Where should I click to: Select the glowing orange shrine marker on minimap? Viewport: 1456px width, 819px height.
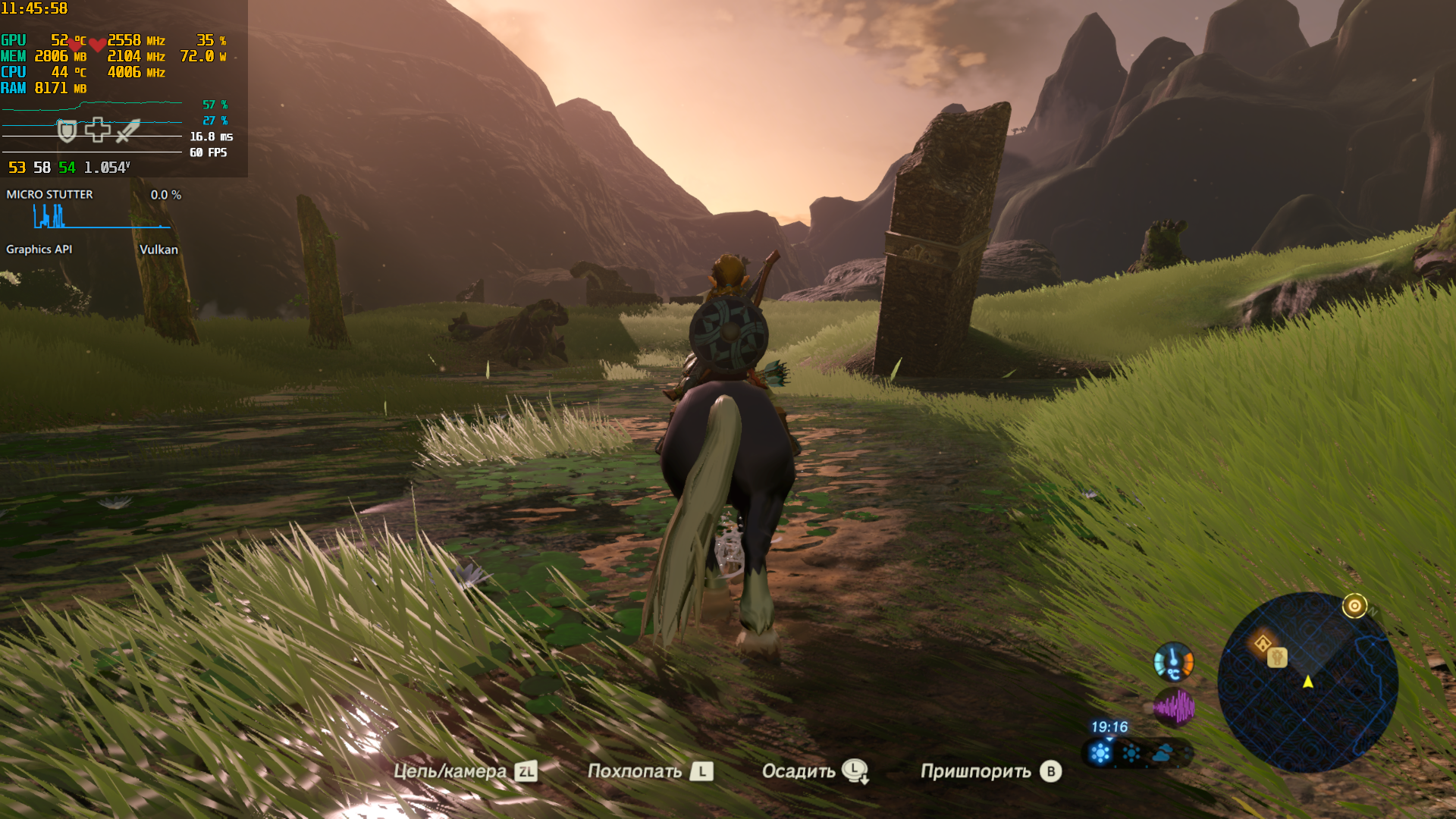coord(1263,645)
